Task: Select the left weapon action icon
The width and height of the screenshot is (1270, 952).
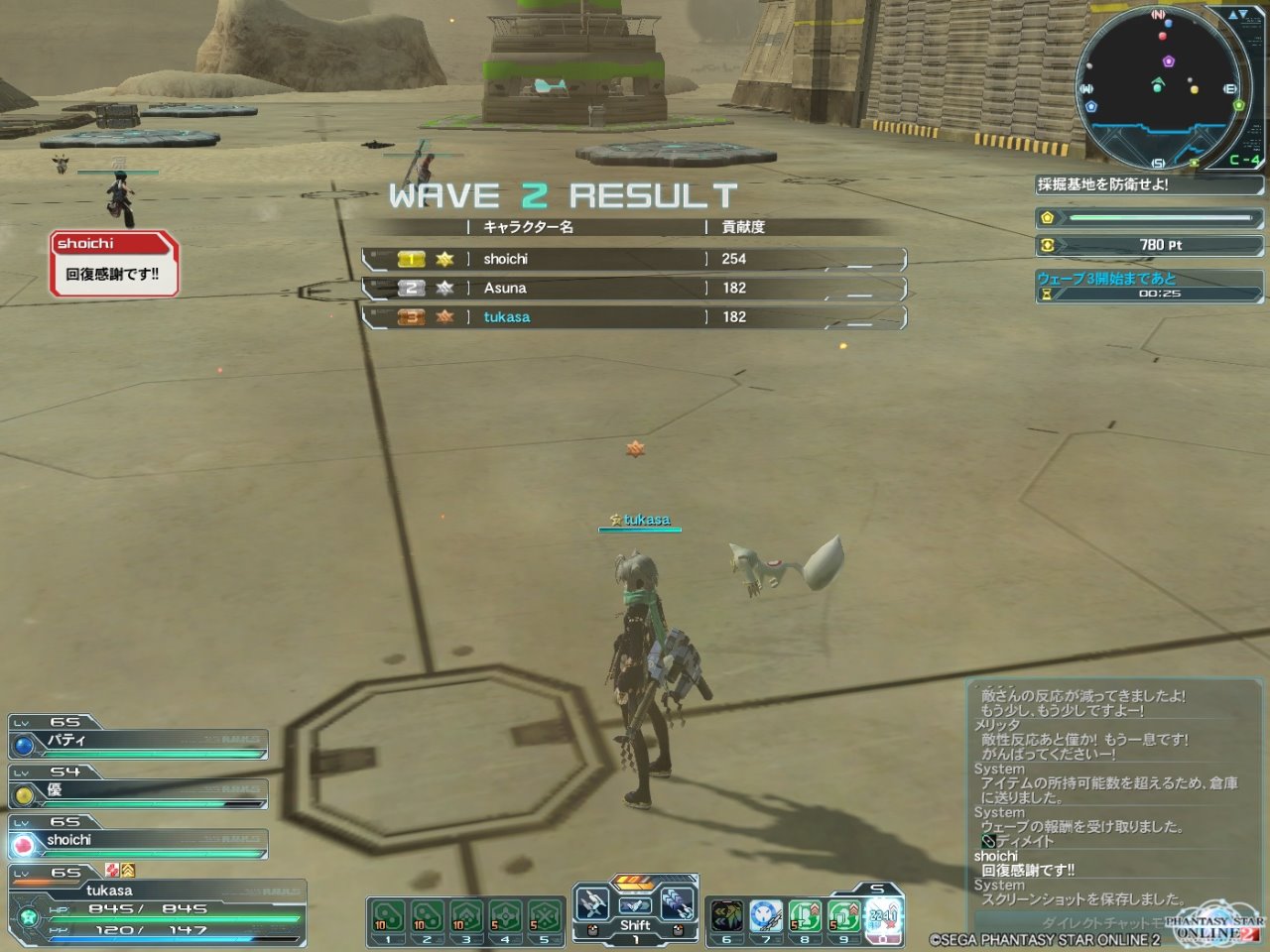Action: [x=592, y=904]
